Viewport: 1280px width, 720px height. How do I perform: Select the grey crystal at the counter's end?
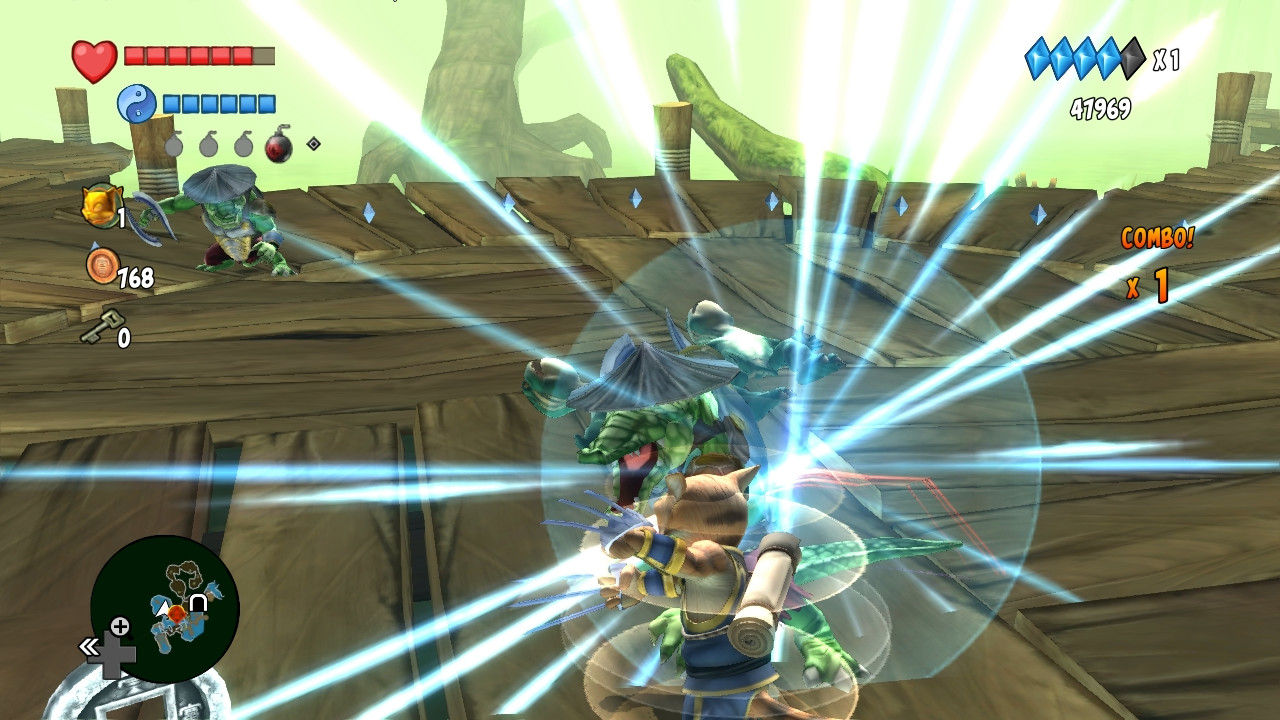[x=1131, y=58]
